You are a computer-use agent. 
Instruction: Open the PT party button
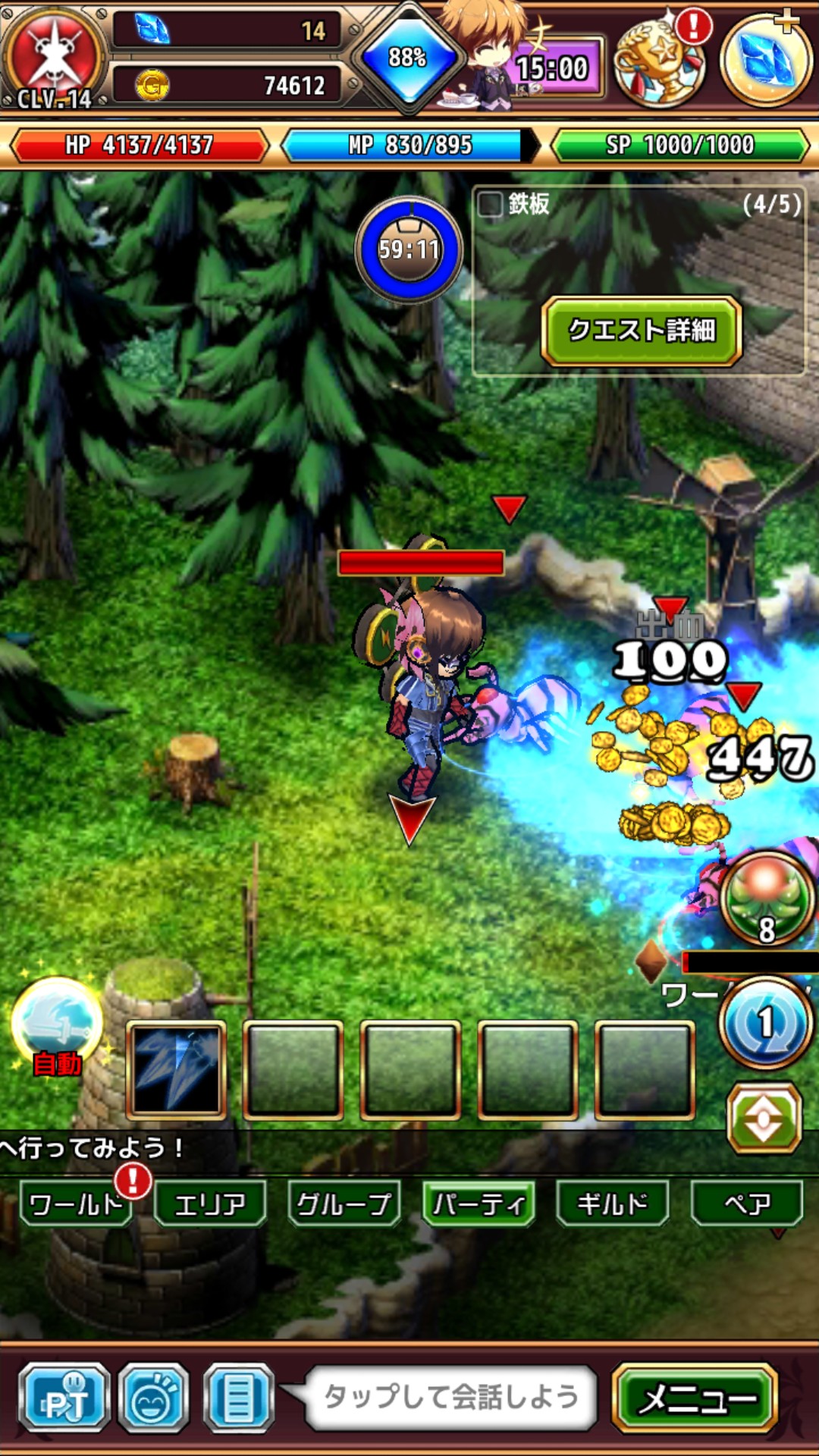tap(65, 1398)
